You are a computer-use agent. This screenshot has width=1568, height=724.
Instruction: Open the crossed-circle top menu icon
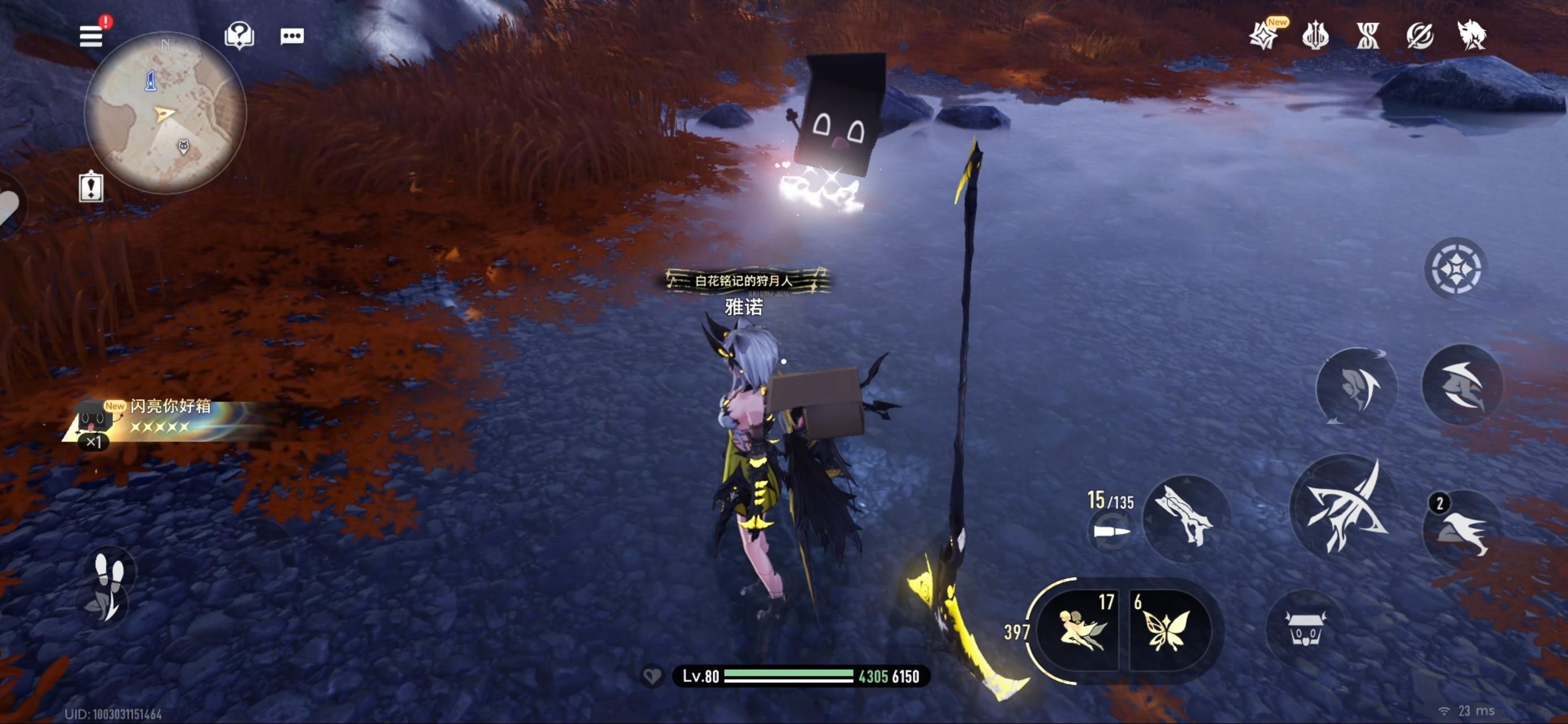click(1419, 35)
